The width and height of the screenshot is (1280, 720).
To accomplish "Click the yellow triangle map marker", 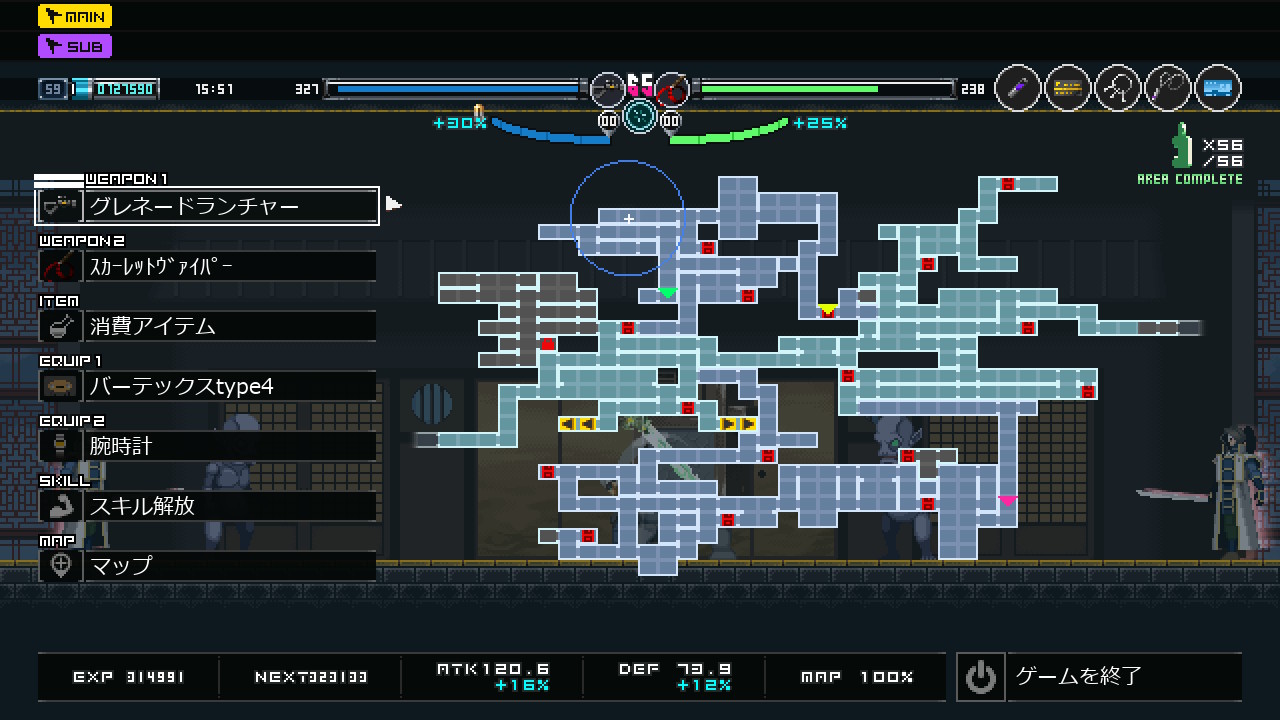I will pos(827,309).
